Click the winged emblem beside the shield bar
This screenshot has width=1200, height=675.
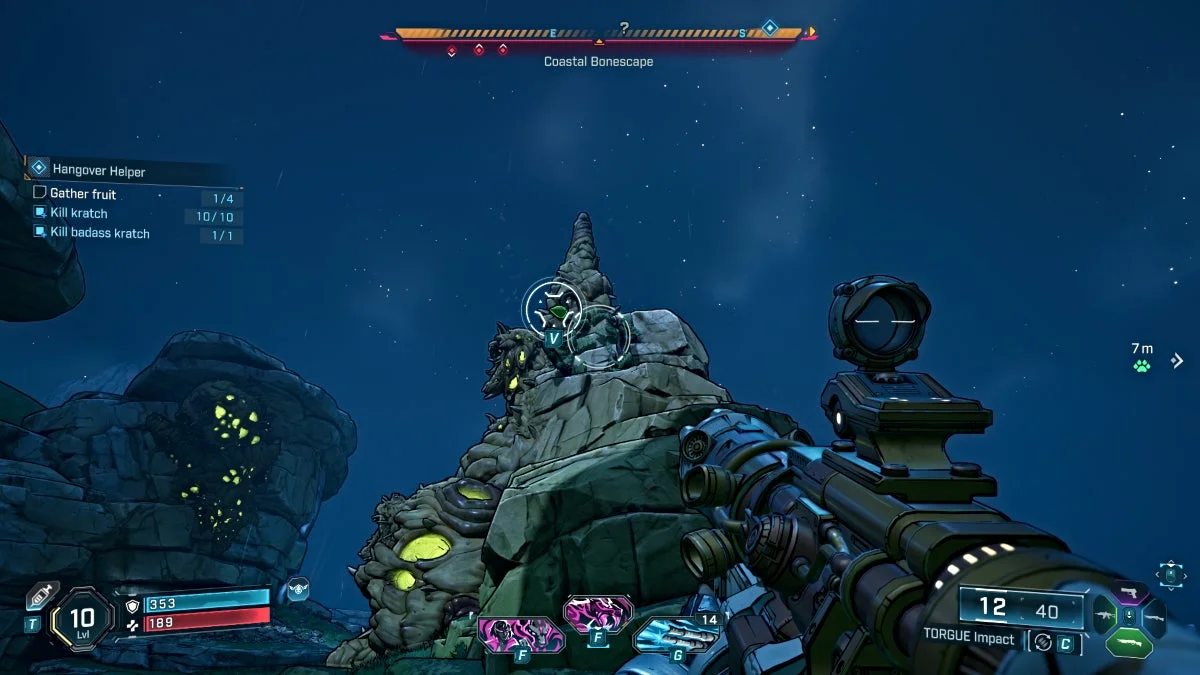[297, 589]
